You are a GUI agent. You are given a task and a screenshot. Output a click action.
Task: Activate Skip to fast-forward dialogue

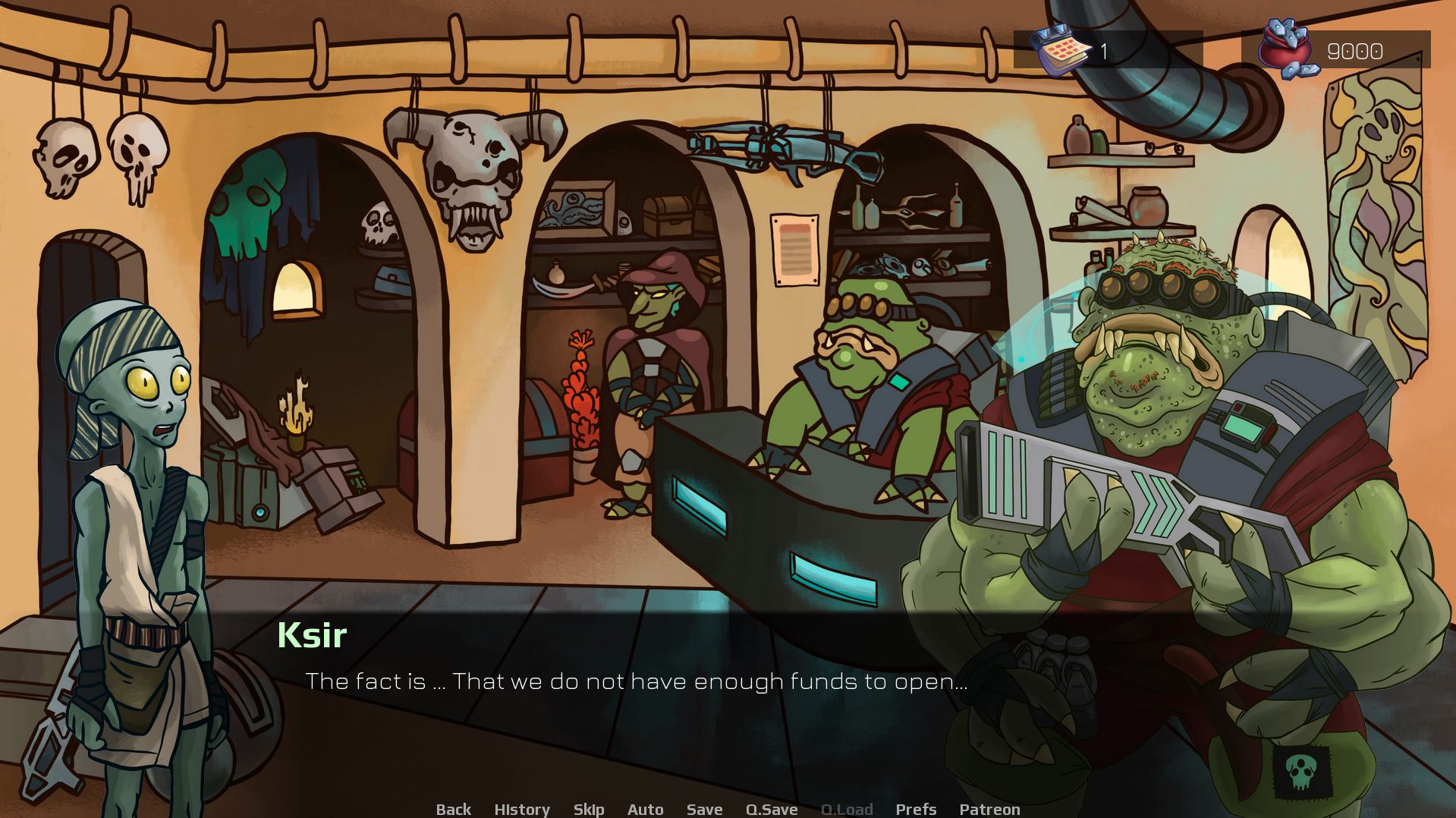coord(589,809)
